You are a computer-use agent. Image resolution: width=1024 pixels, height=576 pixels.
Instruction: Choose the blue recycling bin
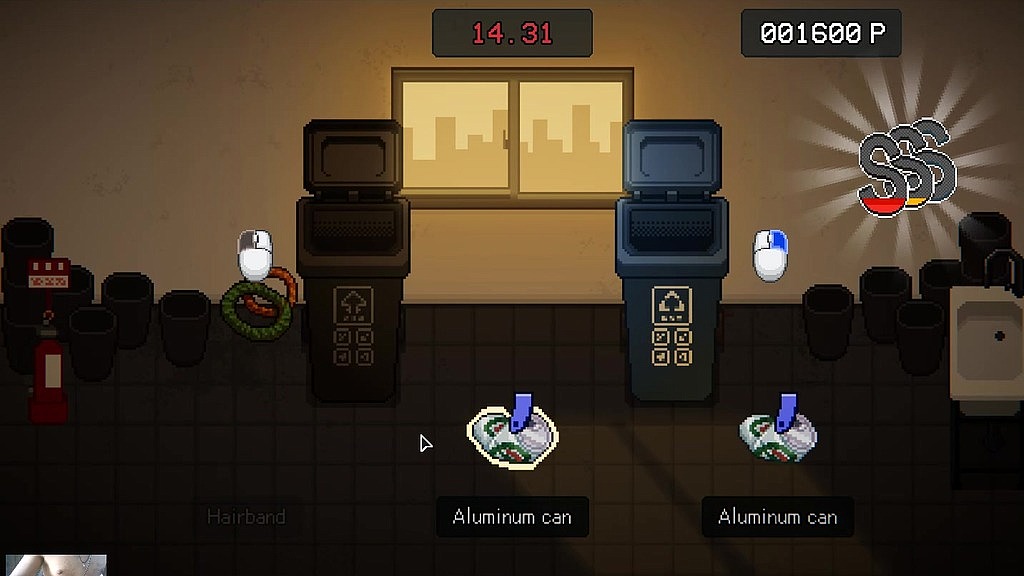tap(669, 290)
